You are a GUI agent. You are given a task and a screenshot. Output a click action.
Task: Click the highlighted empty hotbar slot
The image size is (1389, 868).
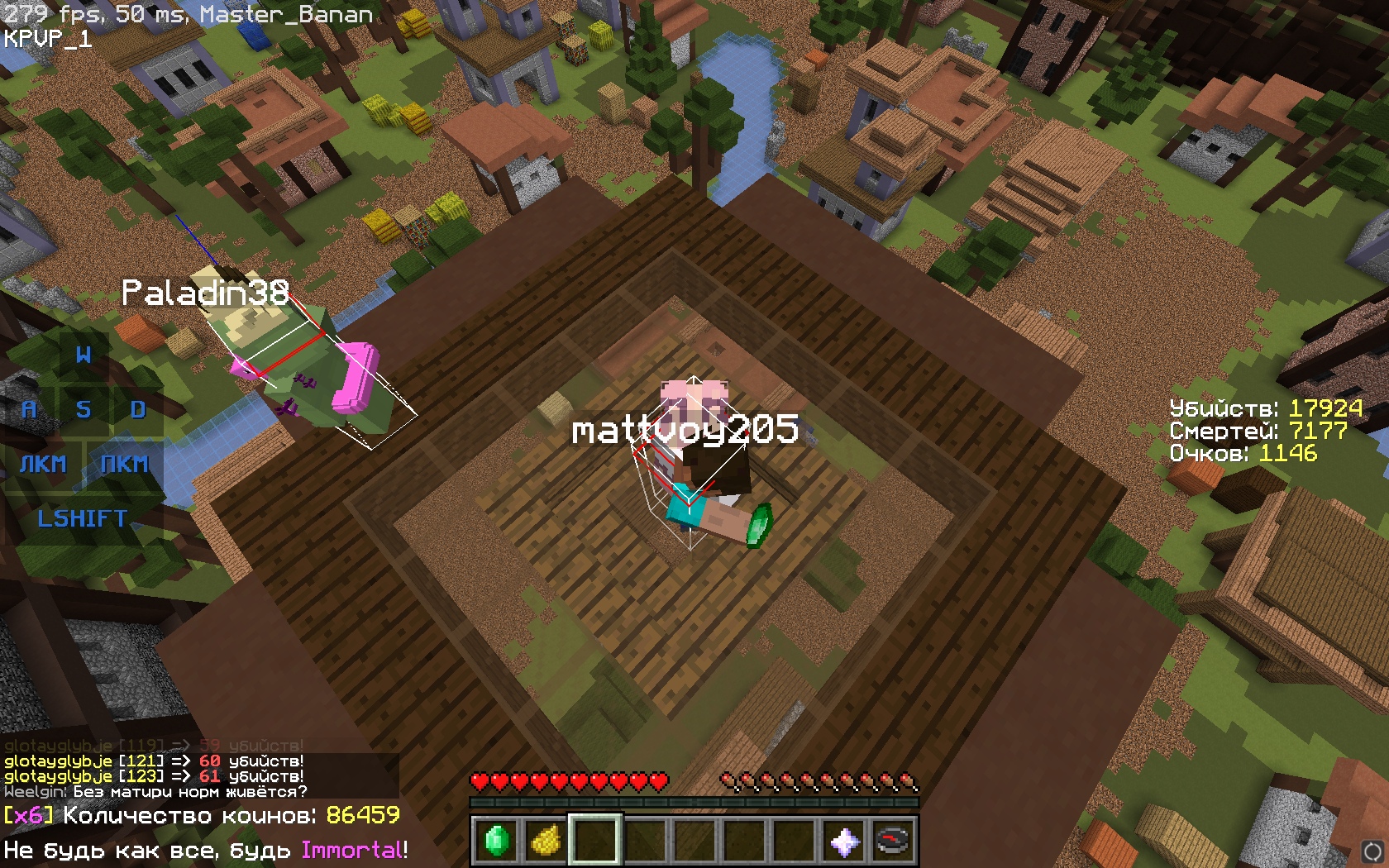(x=595, y=841)
